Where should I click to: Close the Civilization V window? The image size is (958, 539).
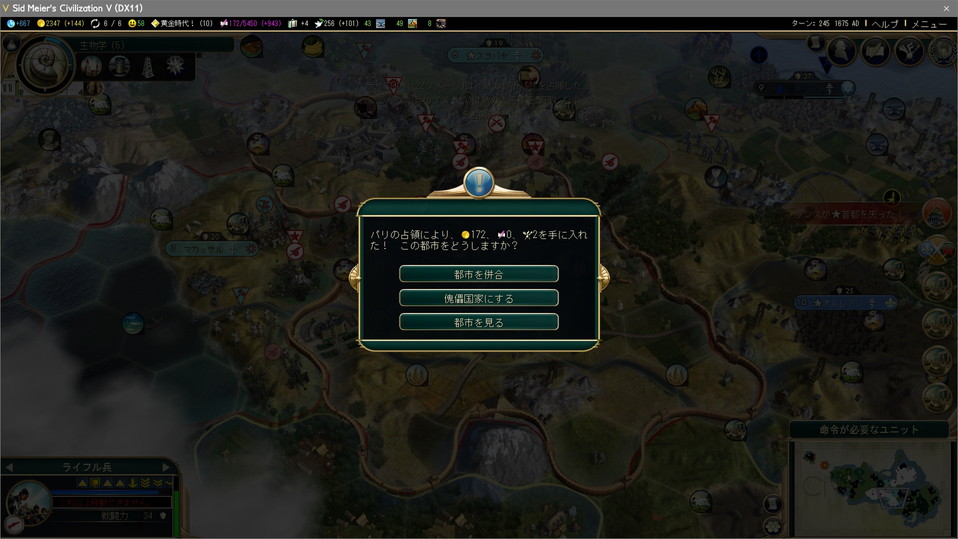tap(946, 8)
